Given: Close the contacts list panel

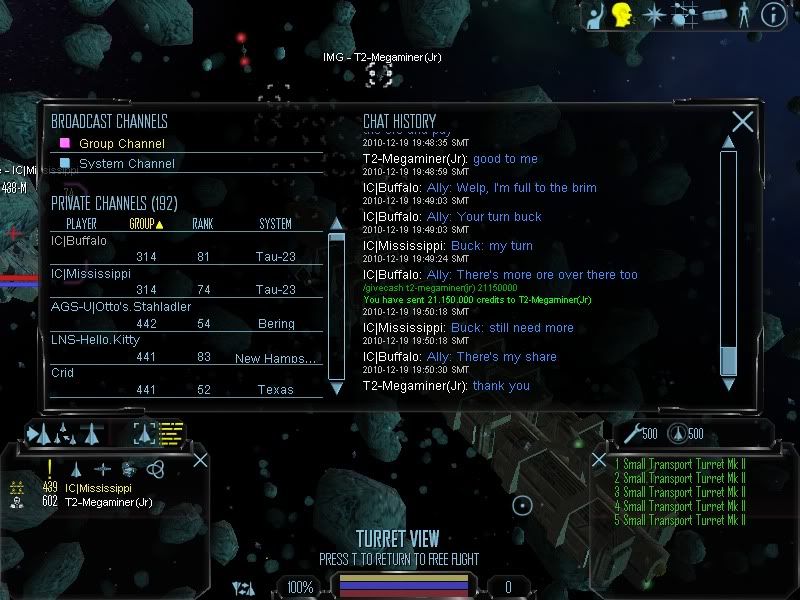Looking at the screenshot, I should pyautogui.click(x=200, y=460).
